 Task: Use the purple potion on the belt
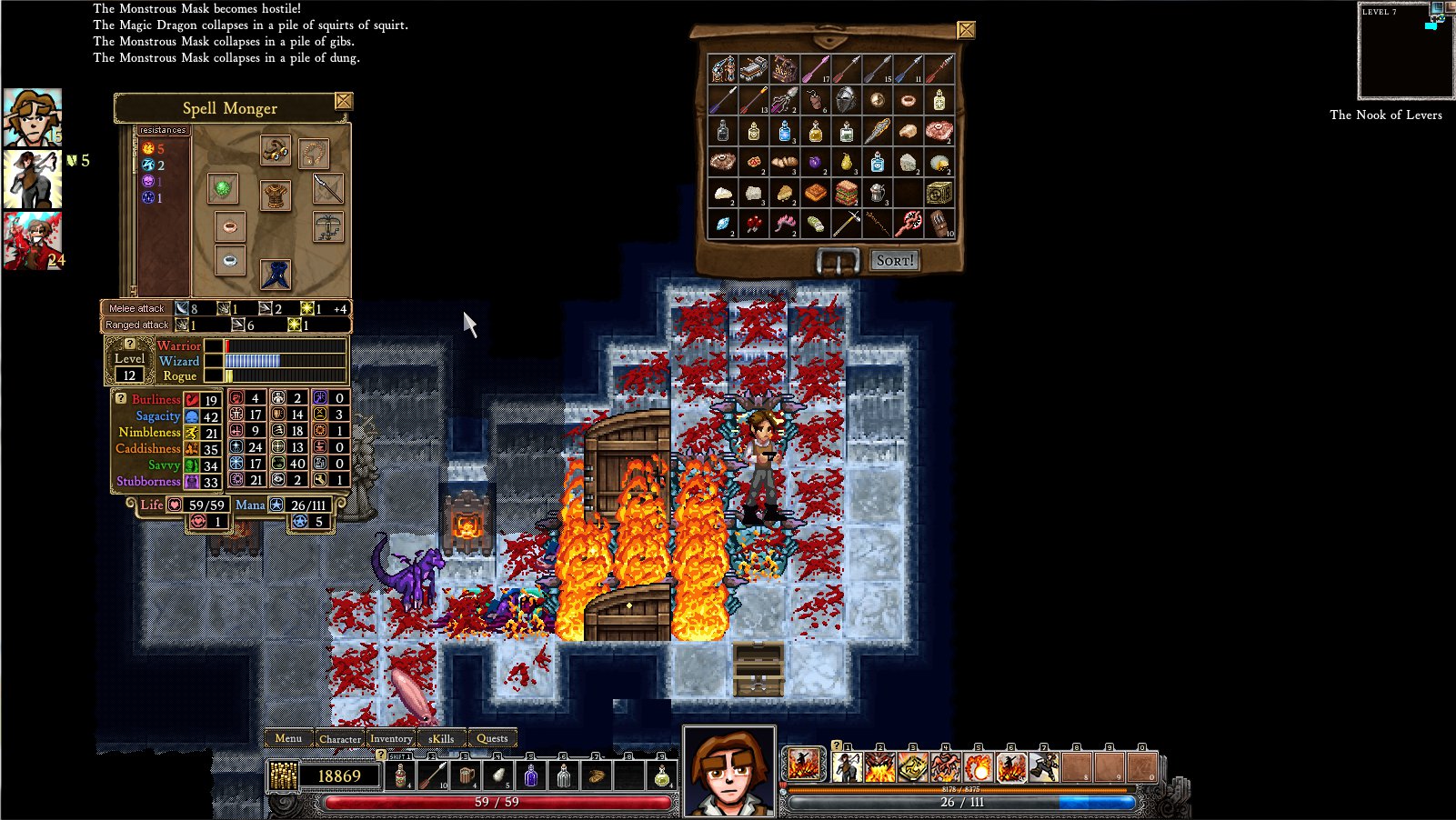[531, 775]
